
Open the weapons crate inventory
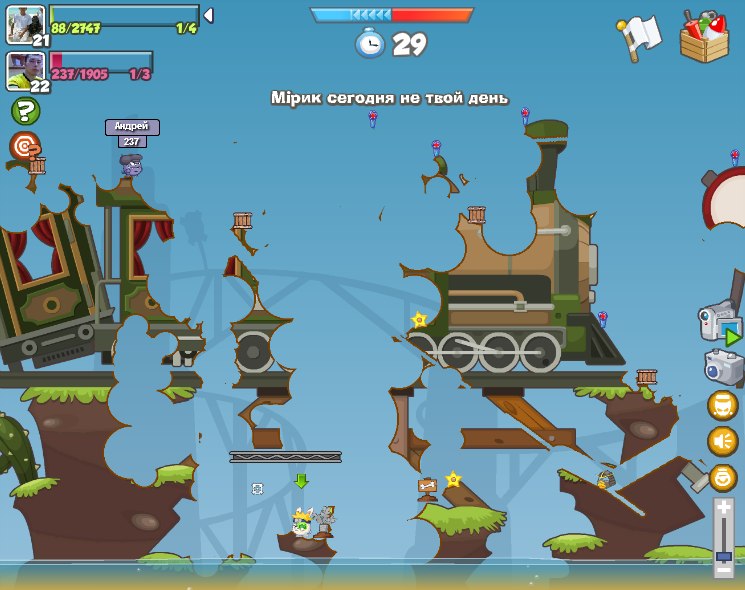pos(704,38)
